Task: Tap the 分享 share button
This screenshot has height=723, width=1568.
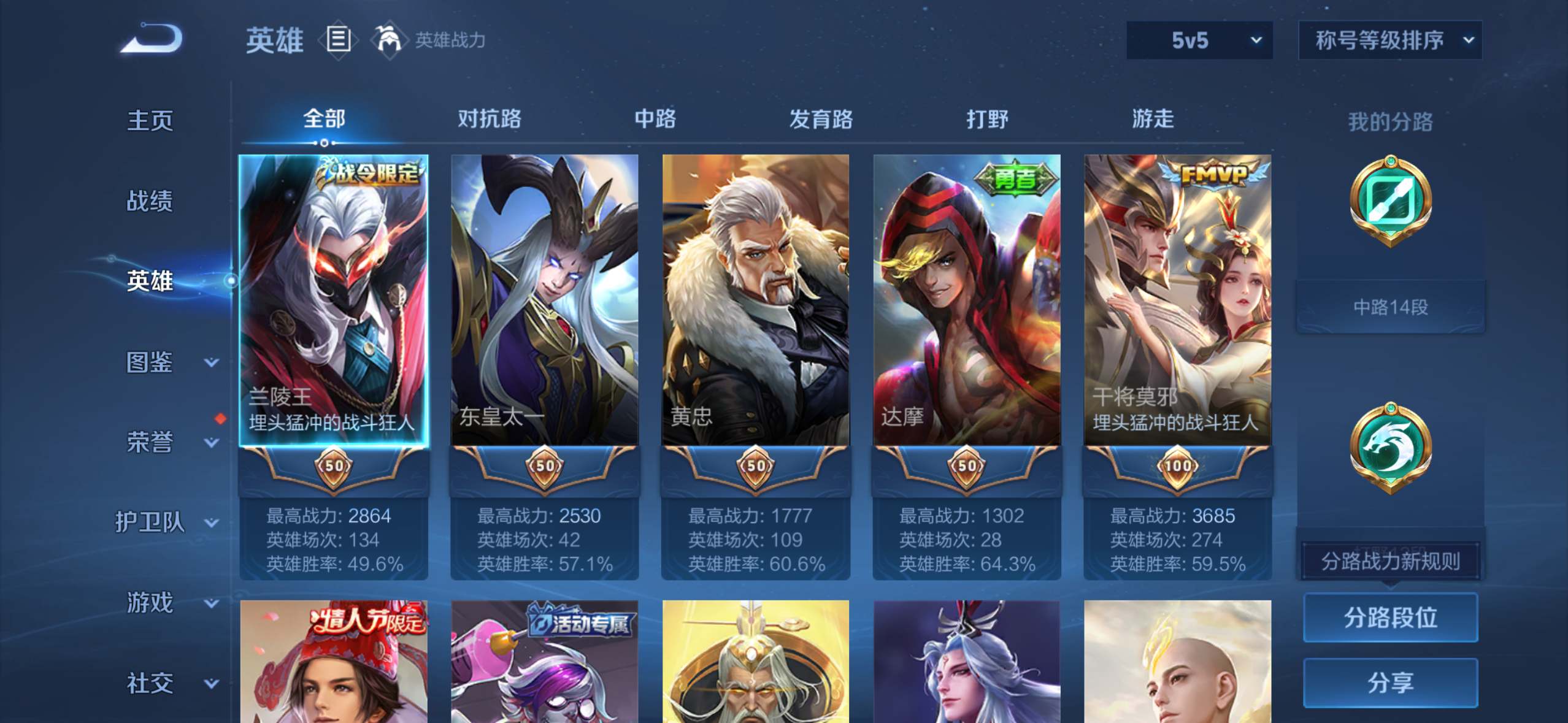Action: click(1390, 682)
